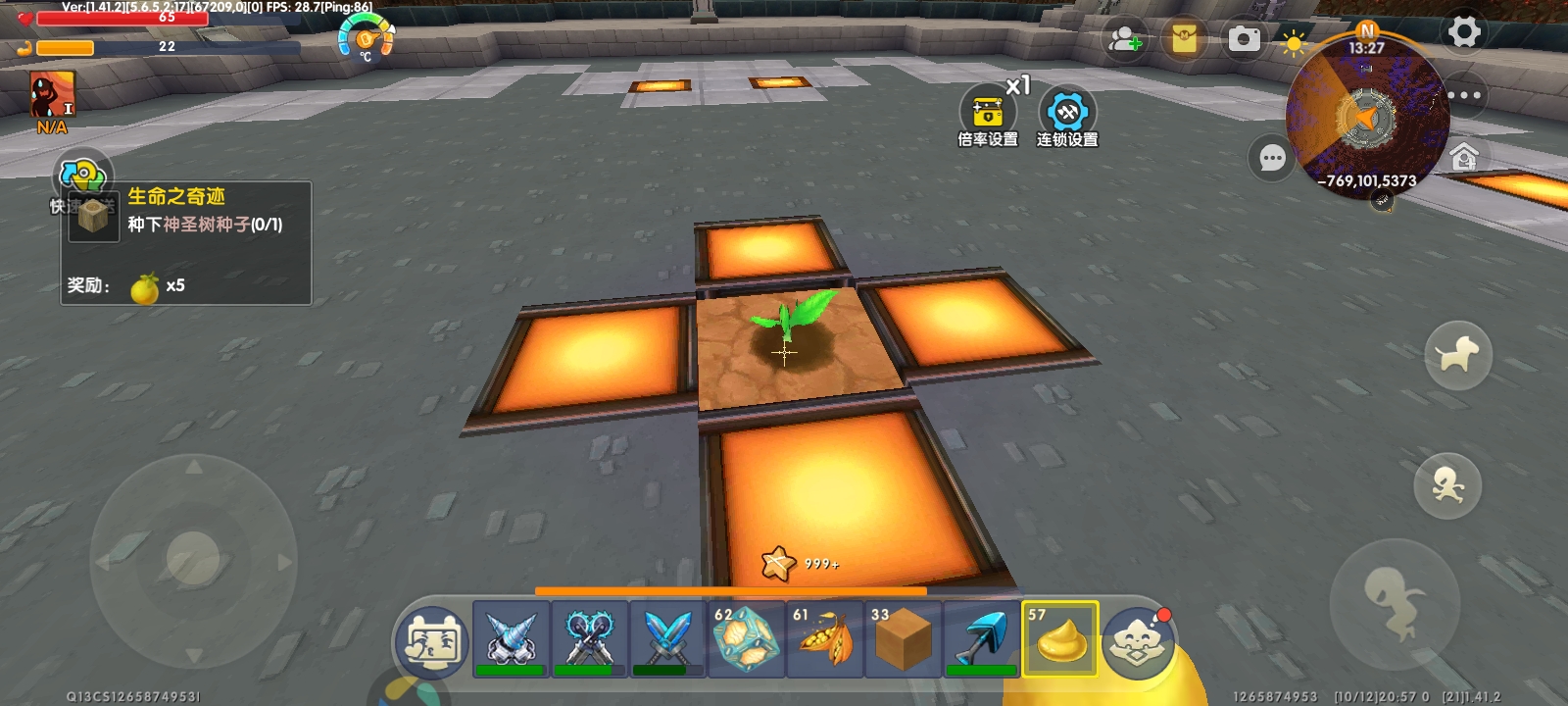This screenshot has width=1568, height=706.
Task: Open 连锁设置 chain settings
Action: click(x=1067, y=118)
